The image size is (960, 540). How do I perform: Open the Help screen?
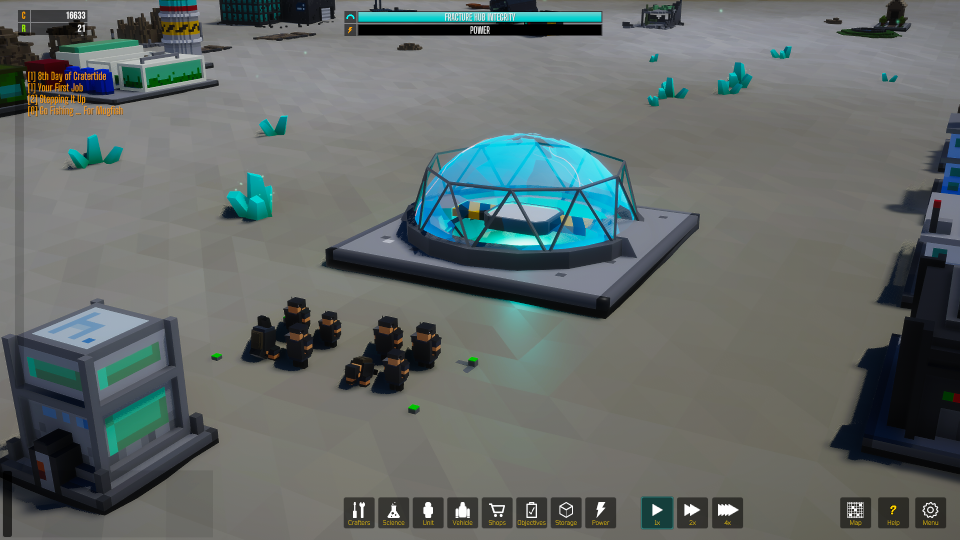pyautogui.click(x=893, y=513)
